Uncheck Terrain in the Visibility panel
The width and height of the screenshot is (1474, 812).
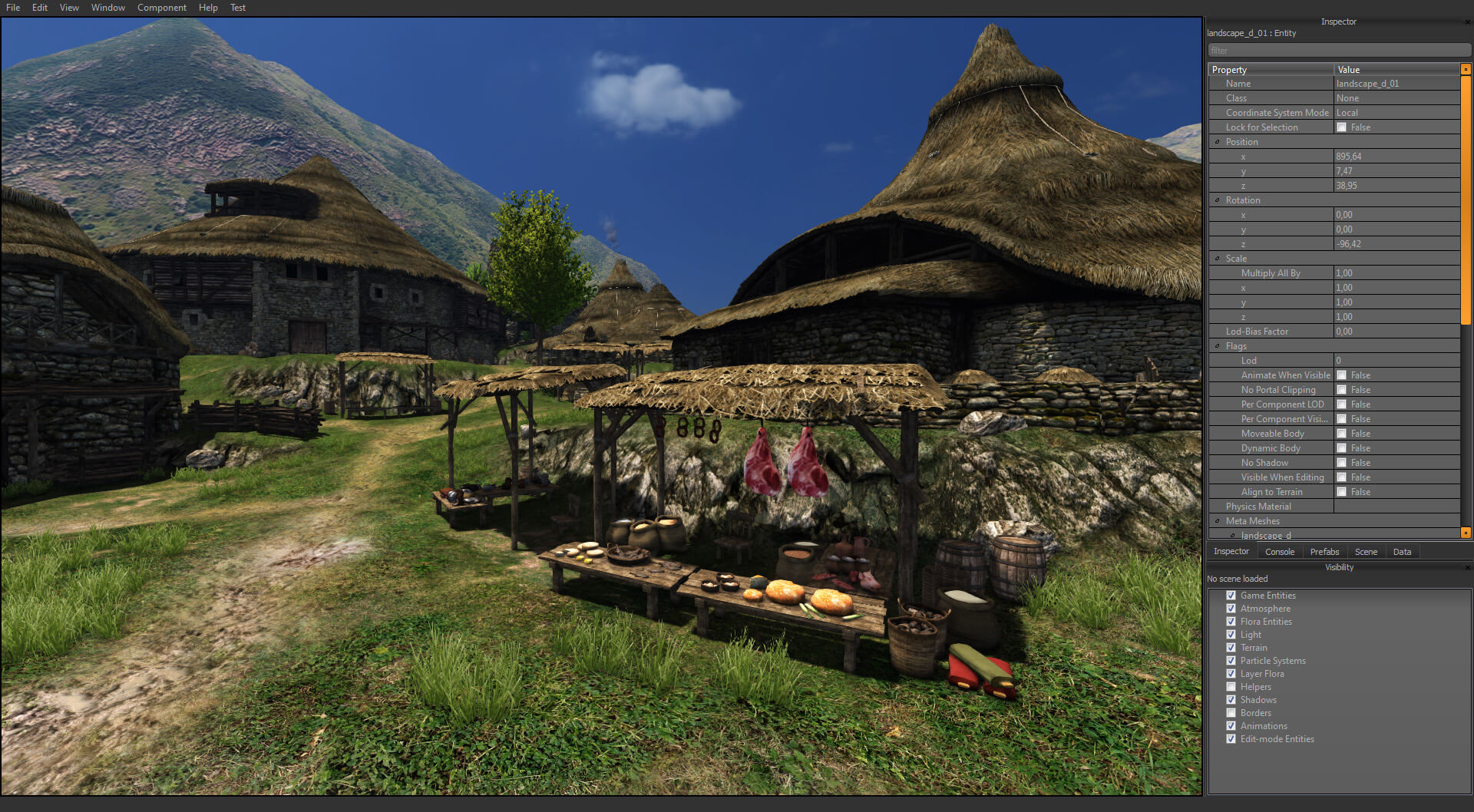1231,647
